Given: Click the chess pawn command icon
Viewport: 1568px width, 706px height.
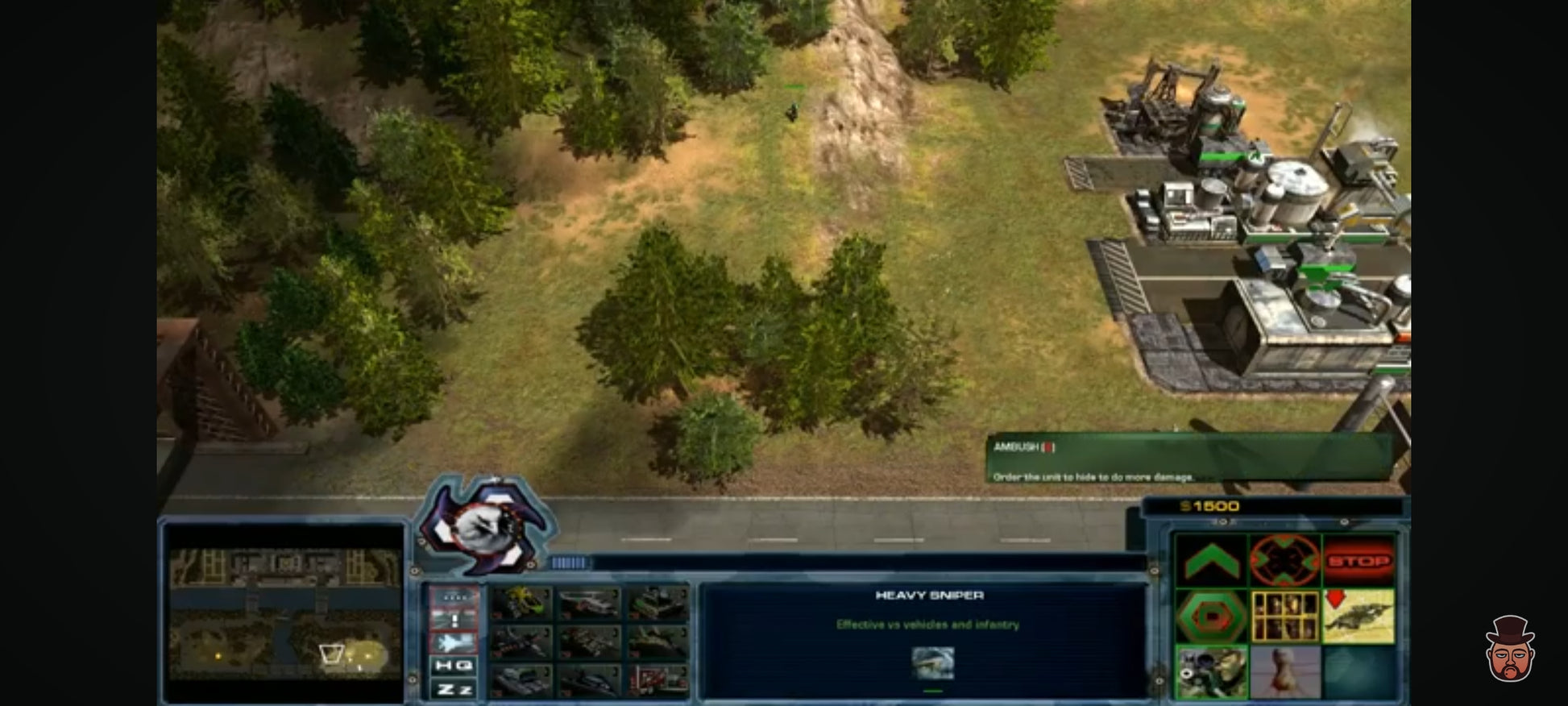Looking at the screenshot, I should click(1284, 671).
